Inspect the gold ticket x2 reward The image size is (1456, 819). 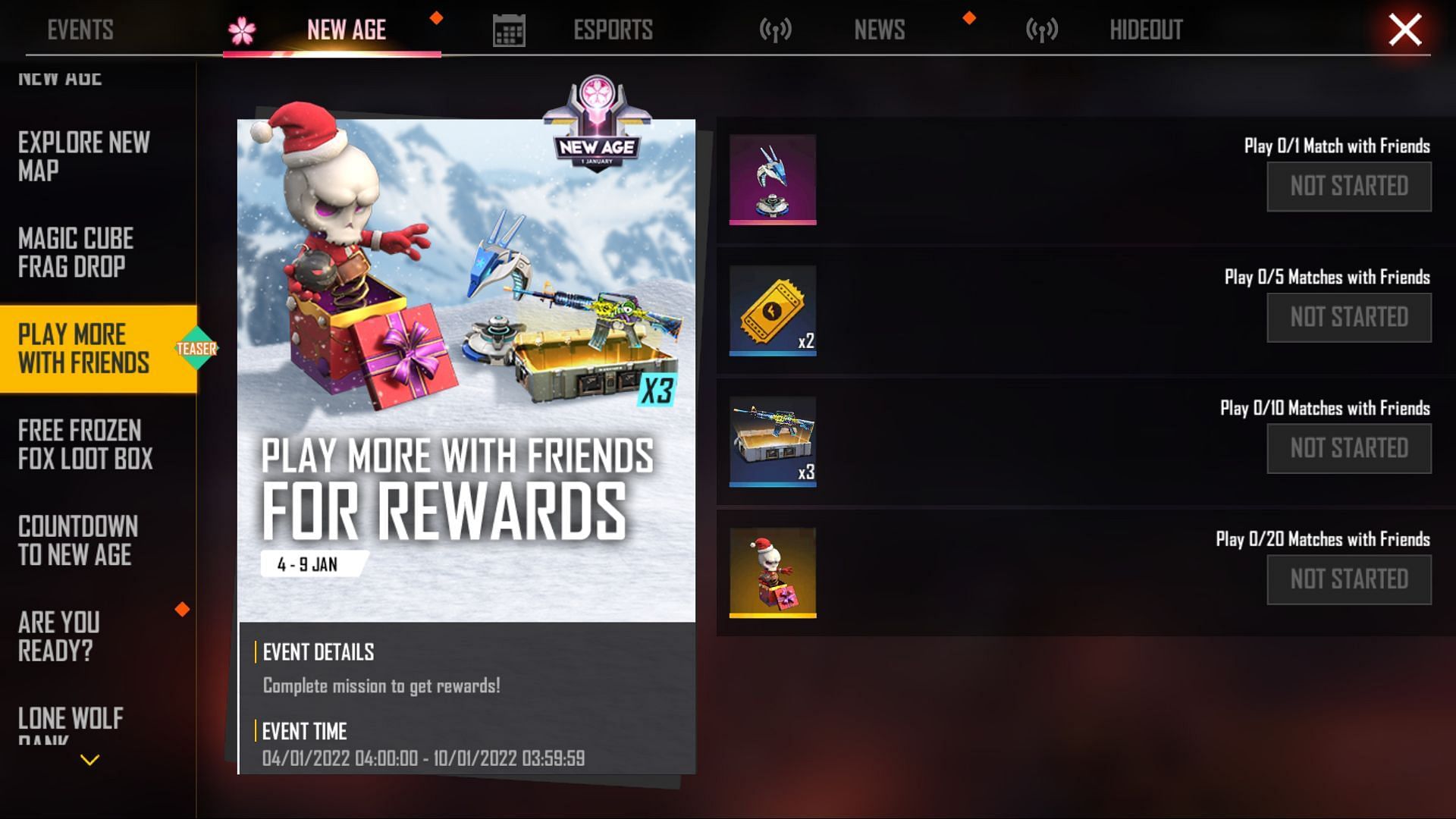[772, 310]
